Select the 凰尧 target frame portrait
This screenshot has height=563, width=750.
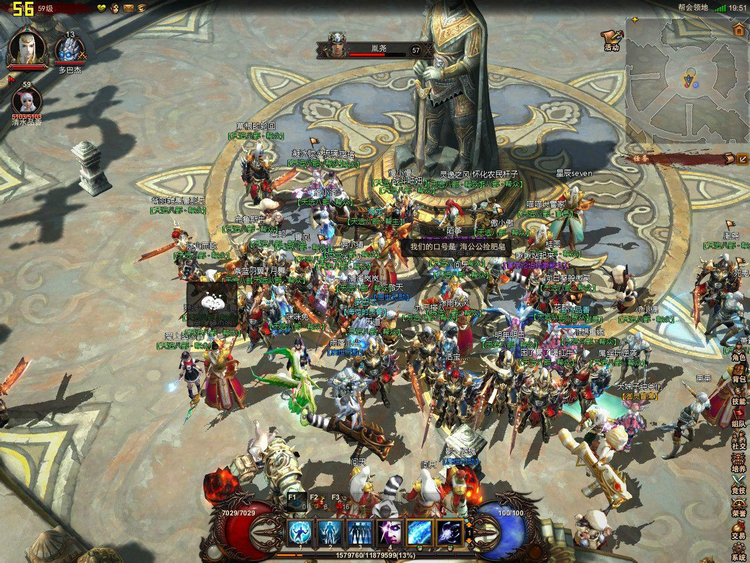(x=334, y=47)
